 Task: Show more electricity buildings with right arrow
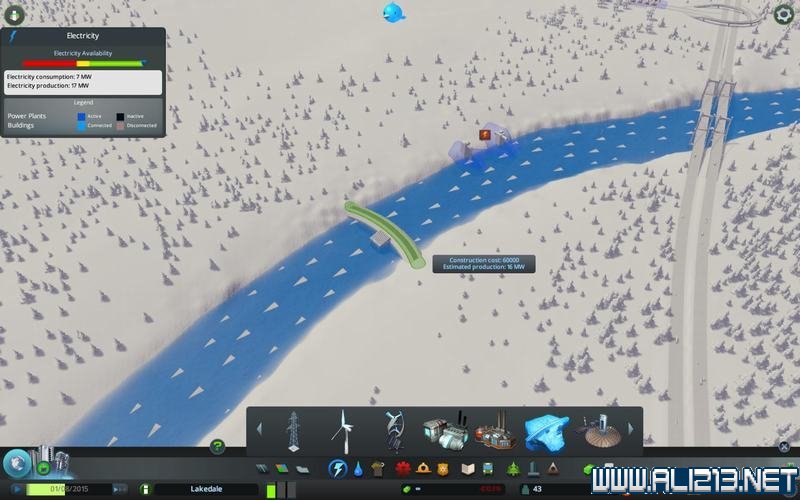coord(630,429)
